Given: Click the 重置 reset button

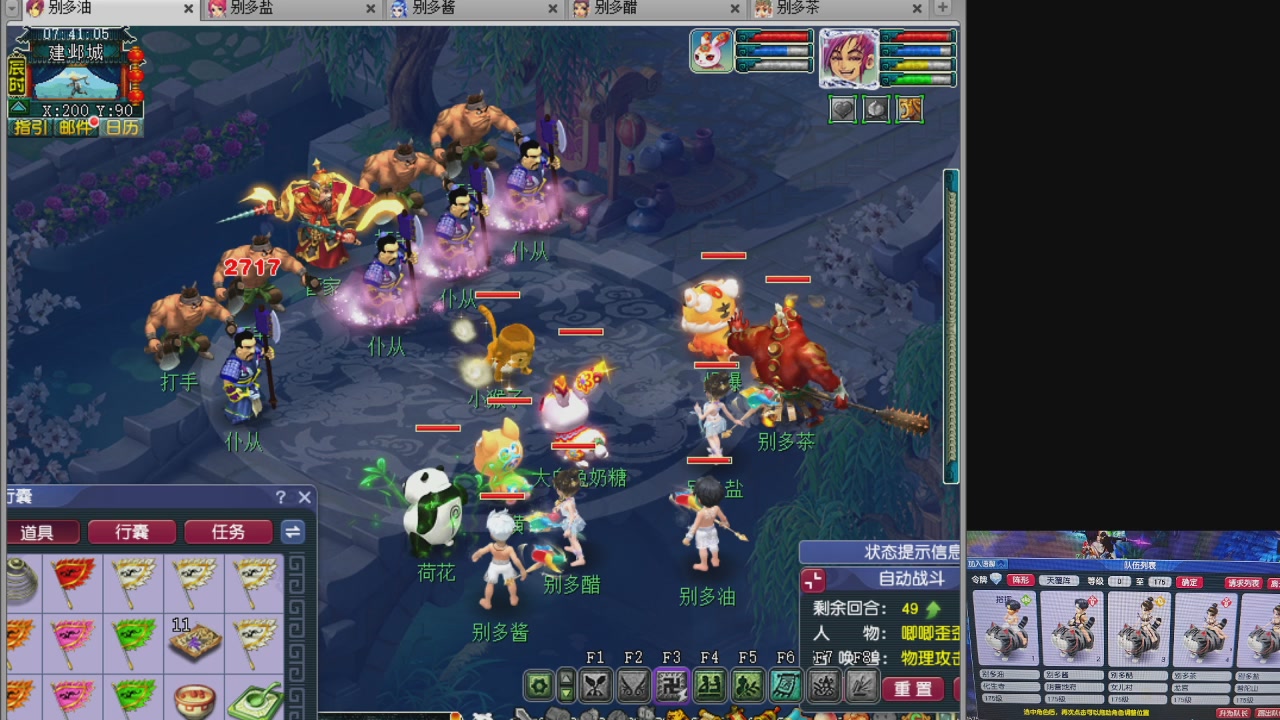Looking at the screenshot, I should coord(915,689).
